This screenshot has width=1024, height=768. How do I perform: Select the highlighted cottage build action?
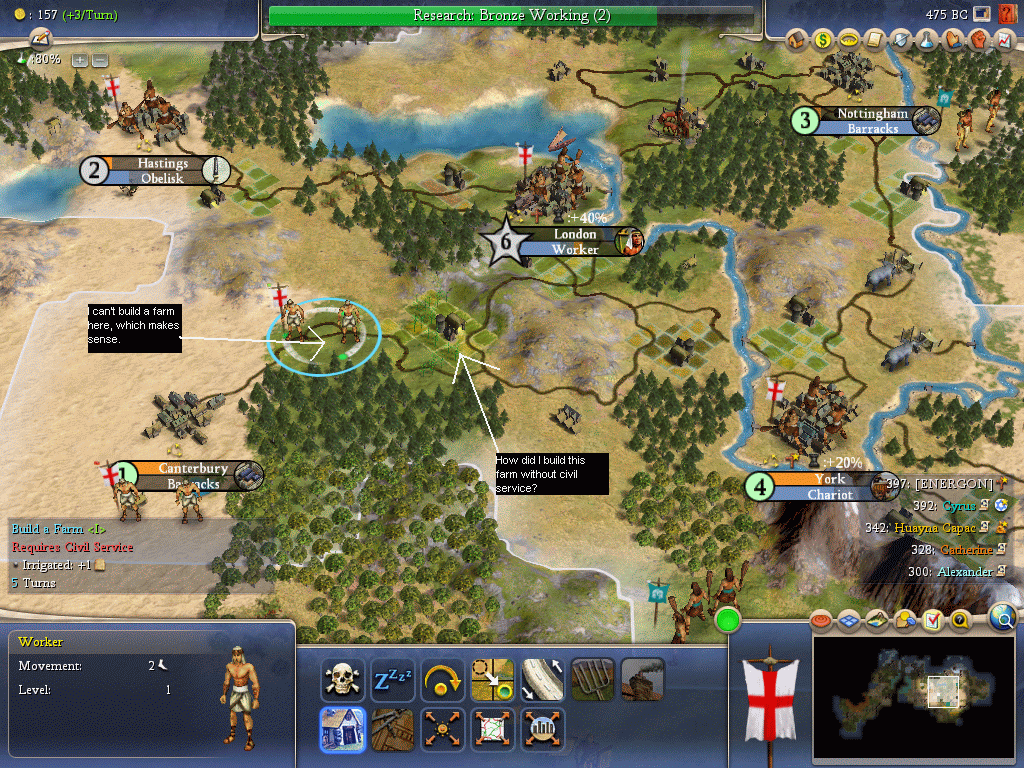tap(341, 729)
